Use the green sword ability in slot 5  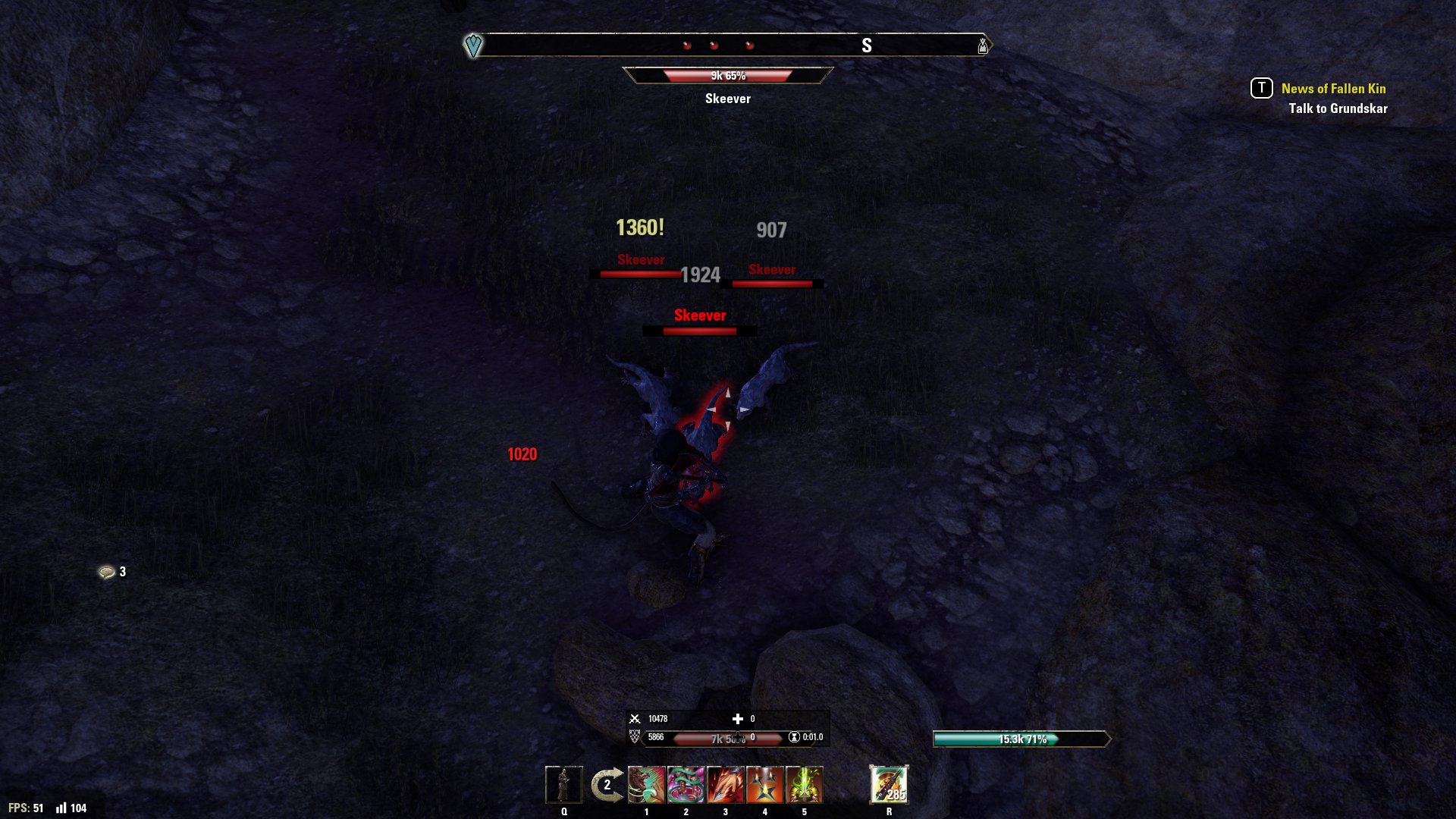tap(805, 784)
